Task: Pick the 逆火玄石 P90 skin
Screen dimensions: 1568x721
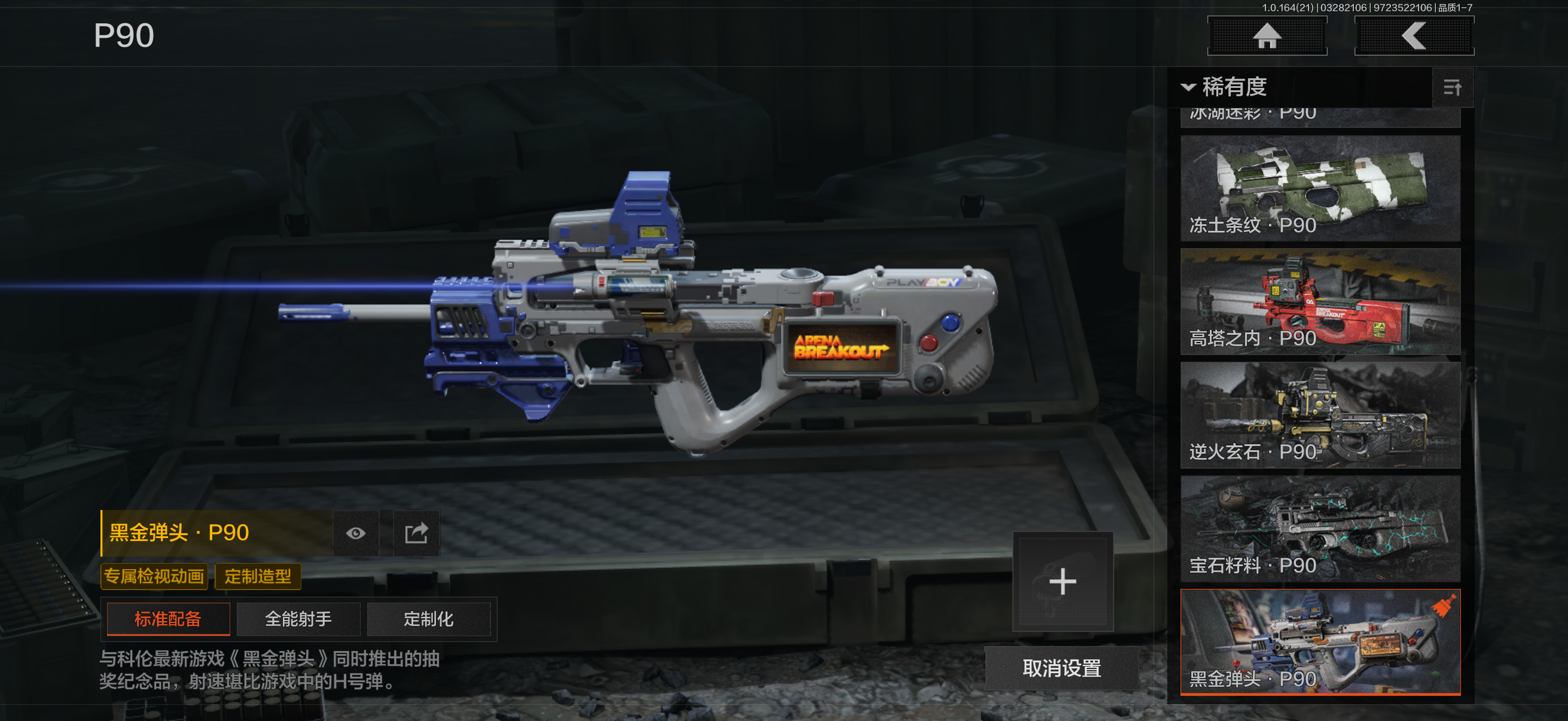Action: (x=1320, y=415)
